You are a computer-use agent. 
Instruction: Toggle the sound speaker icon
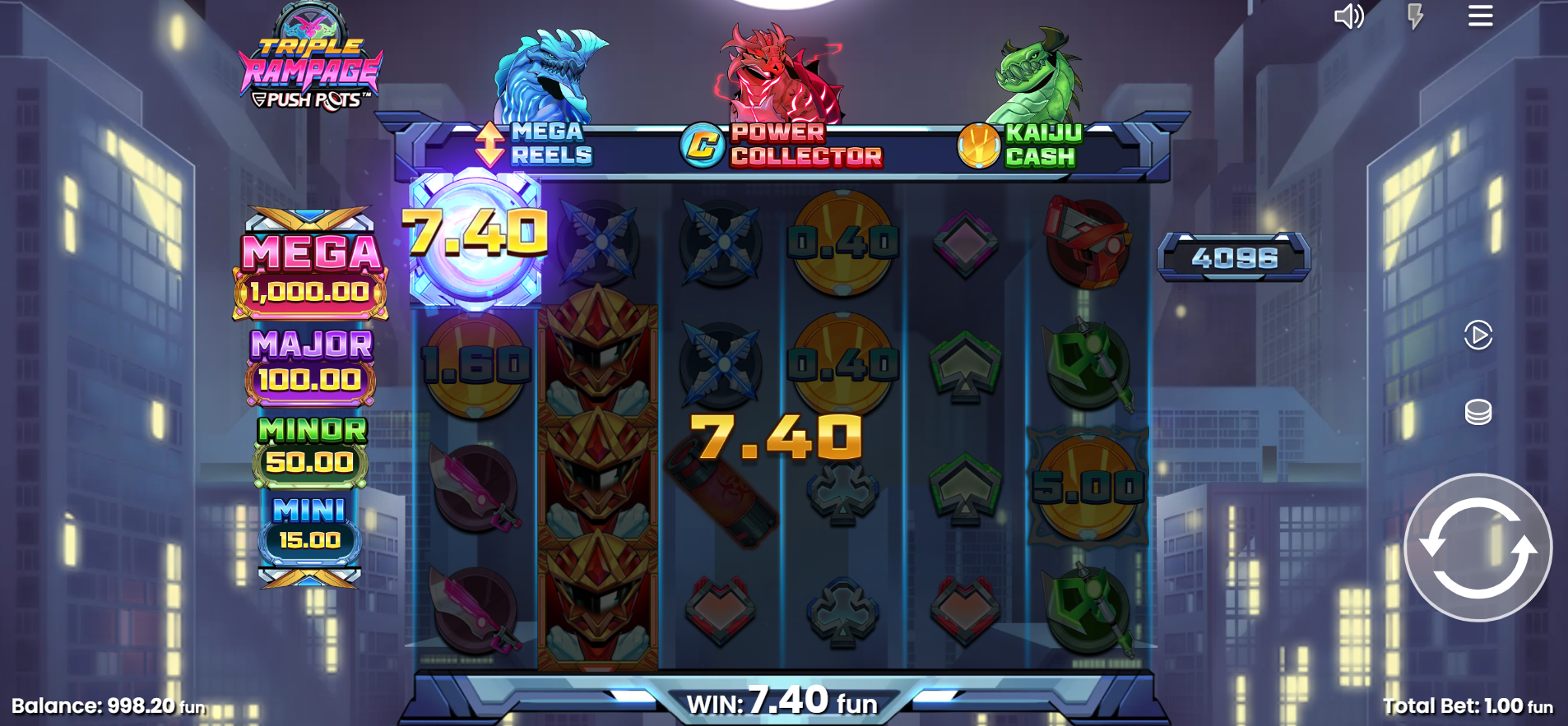pos(1348,16)
